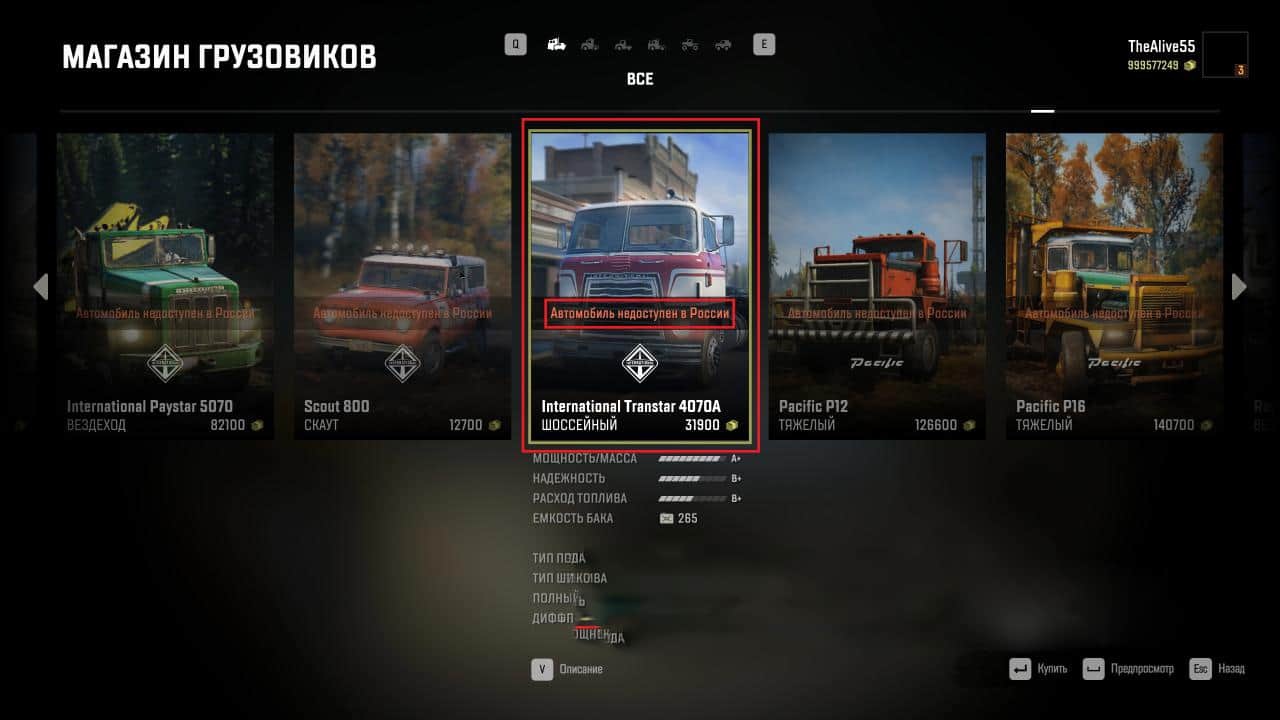Expand the previous trucks with the left arrow
Screen dimensions: 1280x720
click(41, 287)
